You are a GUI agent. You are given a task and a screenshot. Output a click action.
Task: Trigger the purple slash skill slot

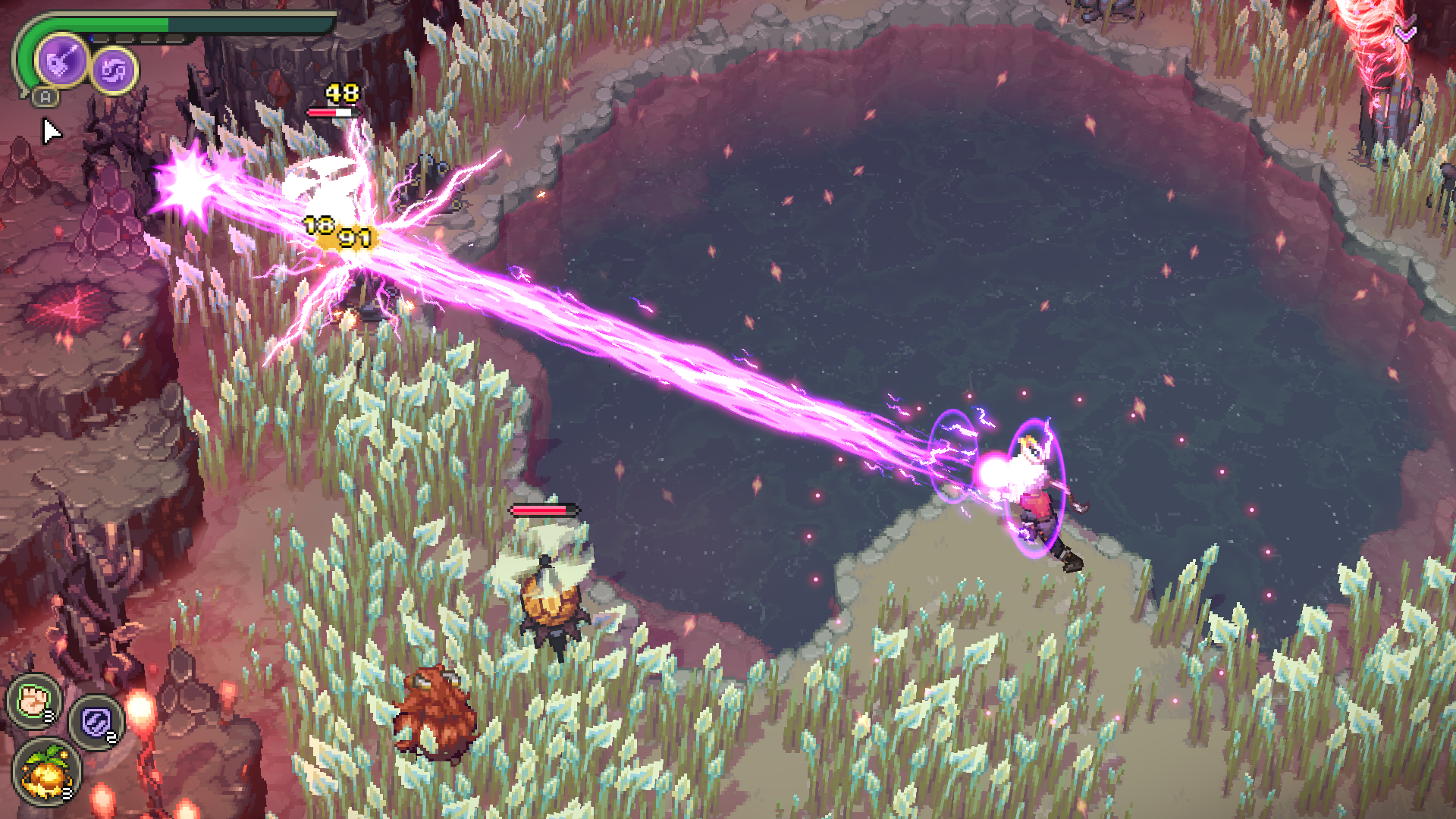point(96,721)
